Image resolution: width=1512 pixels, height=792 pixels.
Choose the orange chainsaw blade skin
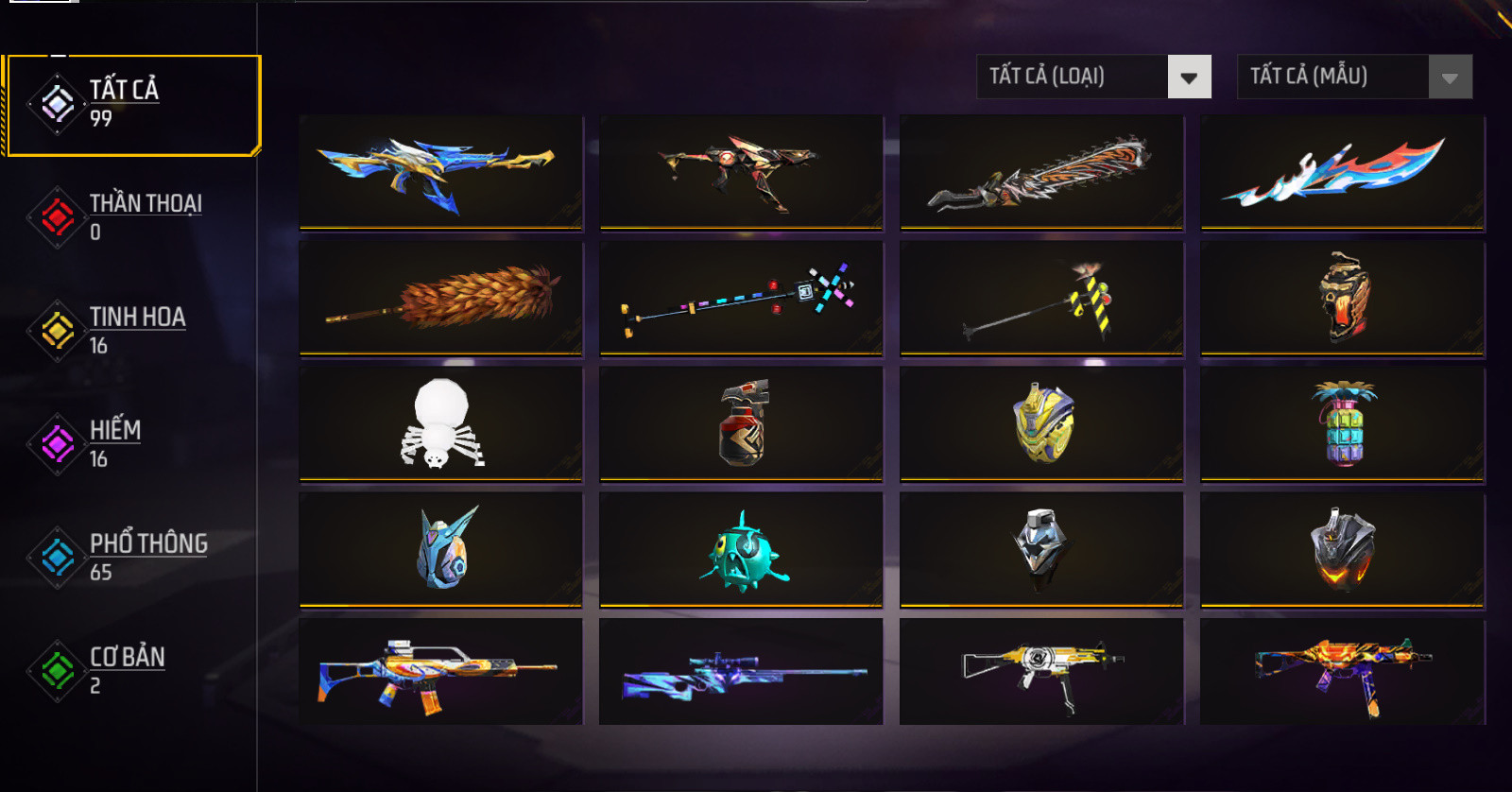(x=1041, y=173)
